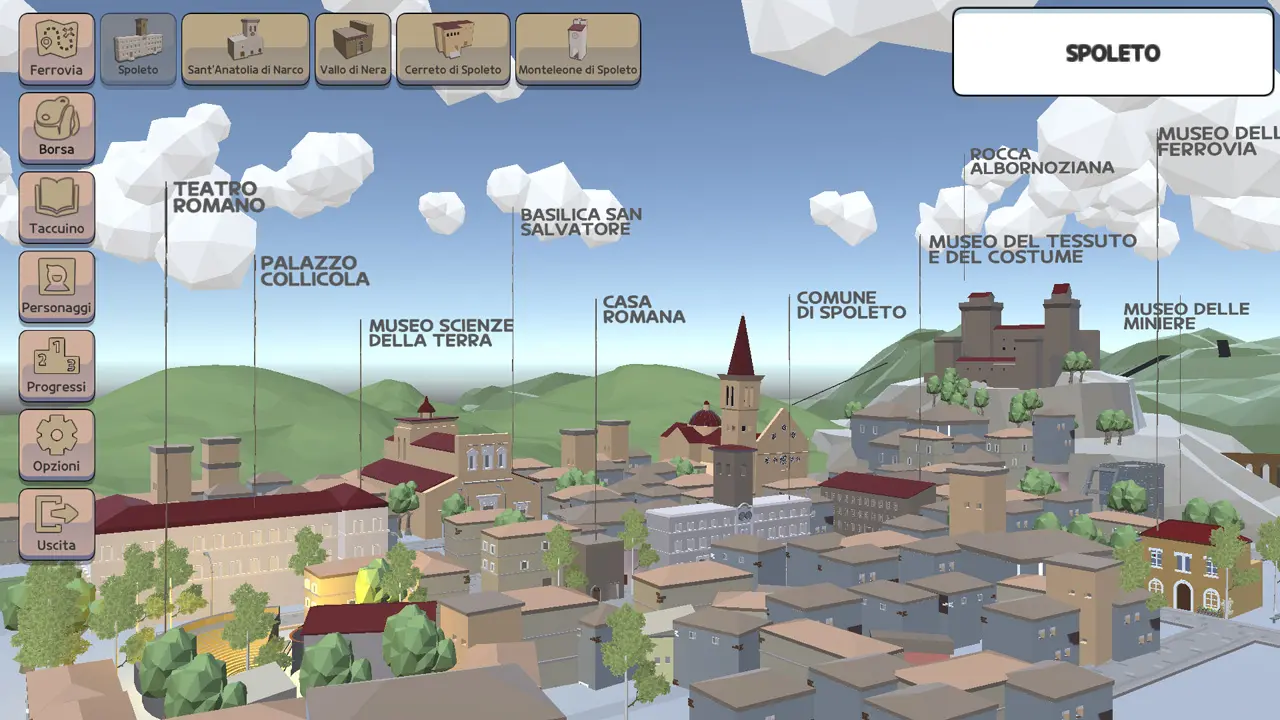Open the Borsa backpack
Image resolution: width=1280 pixels, height=720 pixels.
click(x=56, y=128)
